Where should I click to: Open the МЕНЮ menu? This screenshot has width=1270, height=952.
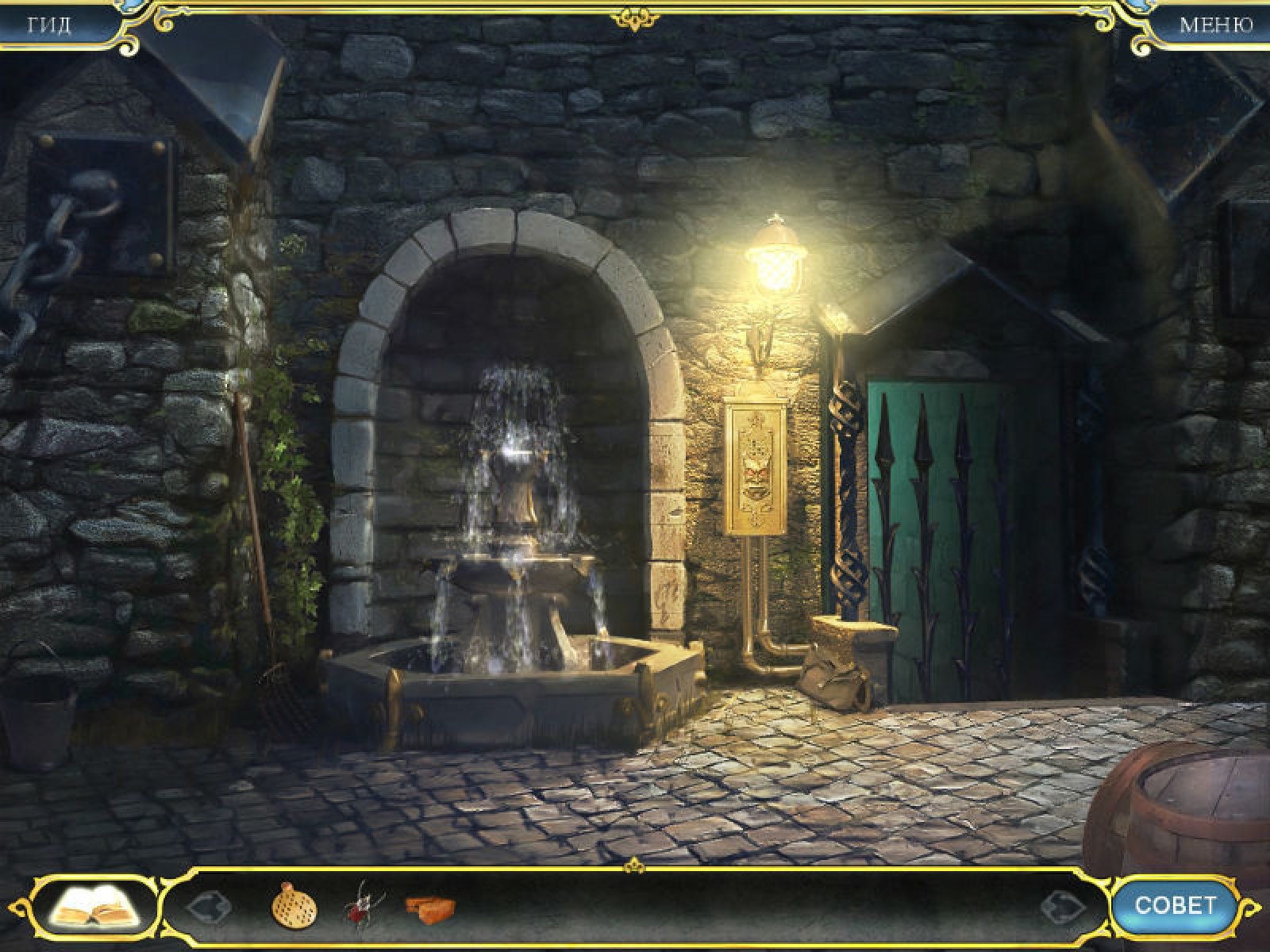coord(1215,25)
